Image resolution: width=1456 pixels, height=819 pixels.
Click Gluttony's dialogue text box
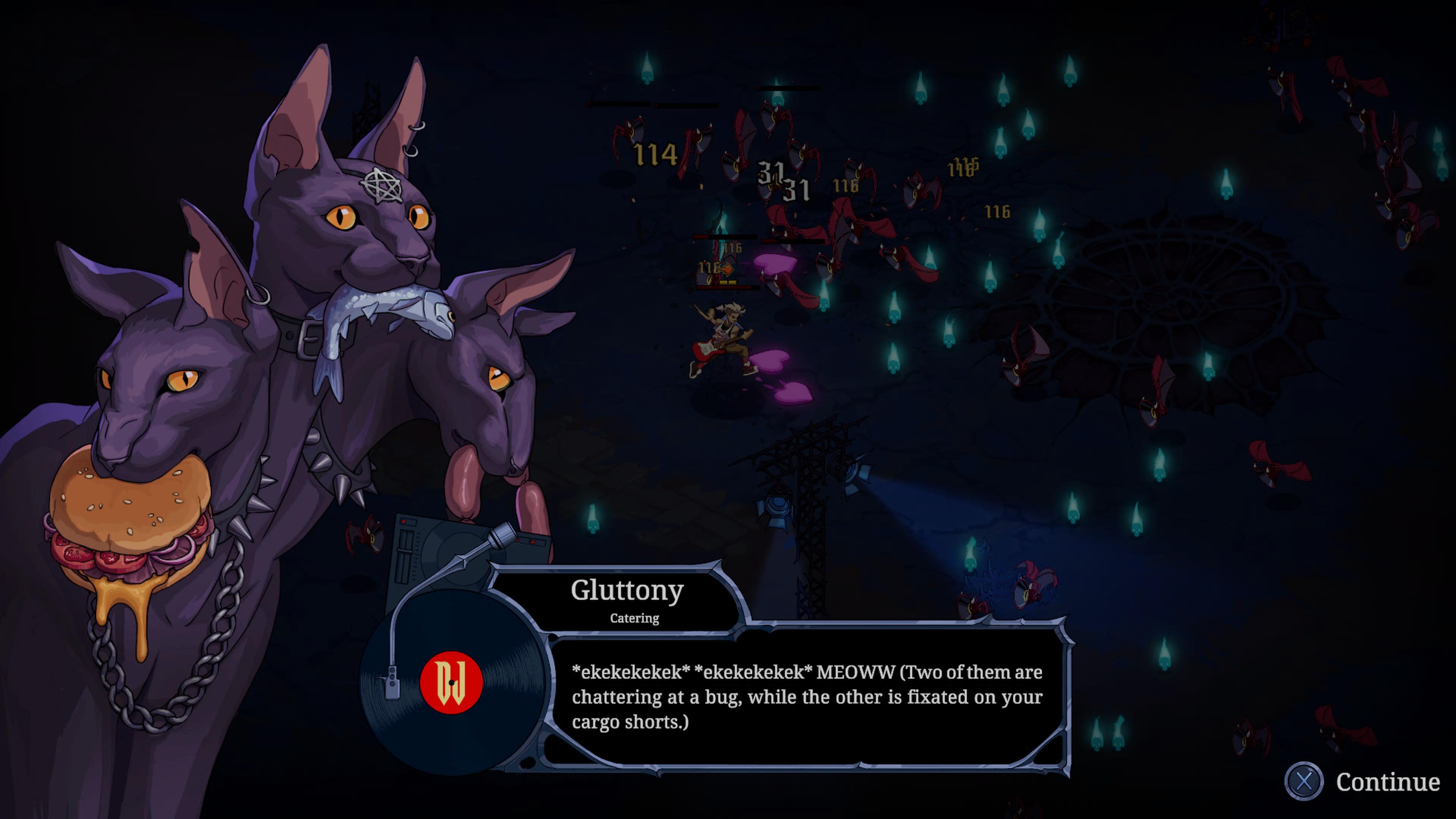806,698
